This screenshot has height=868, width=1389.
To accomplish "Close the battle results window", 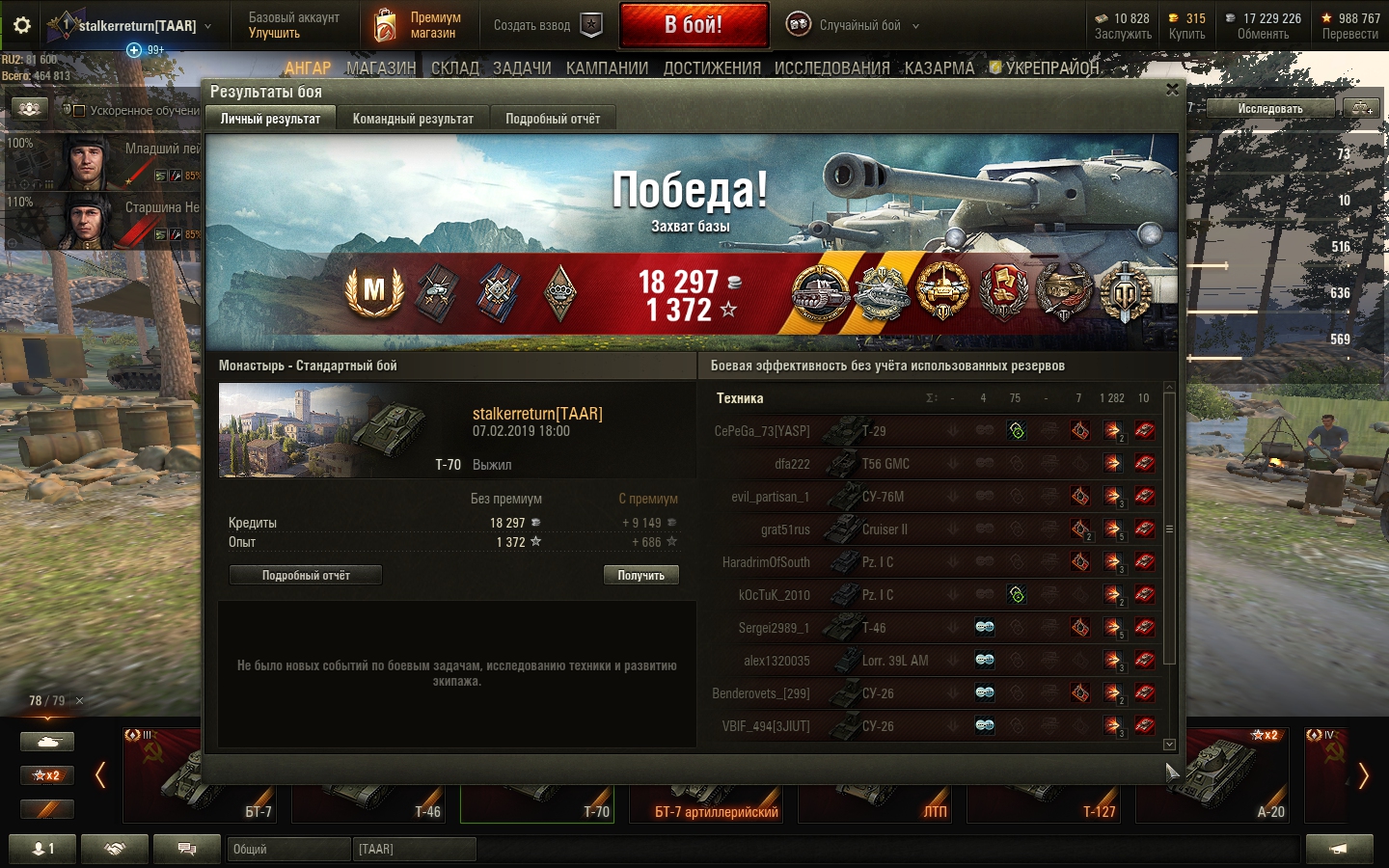I will (1172, 90).
